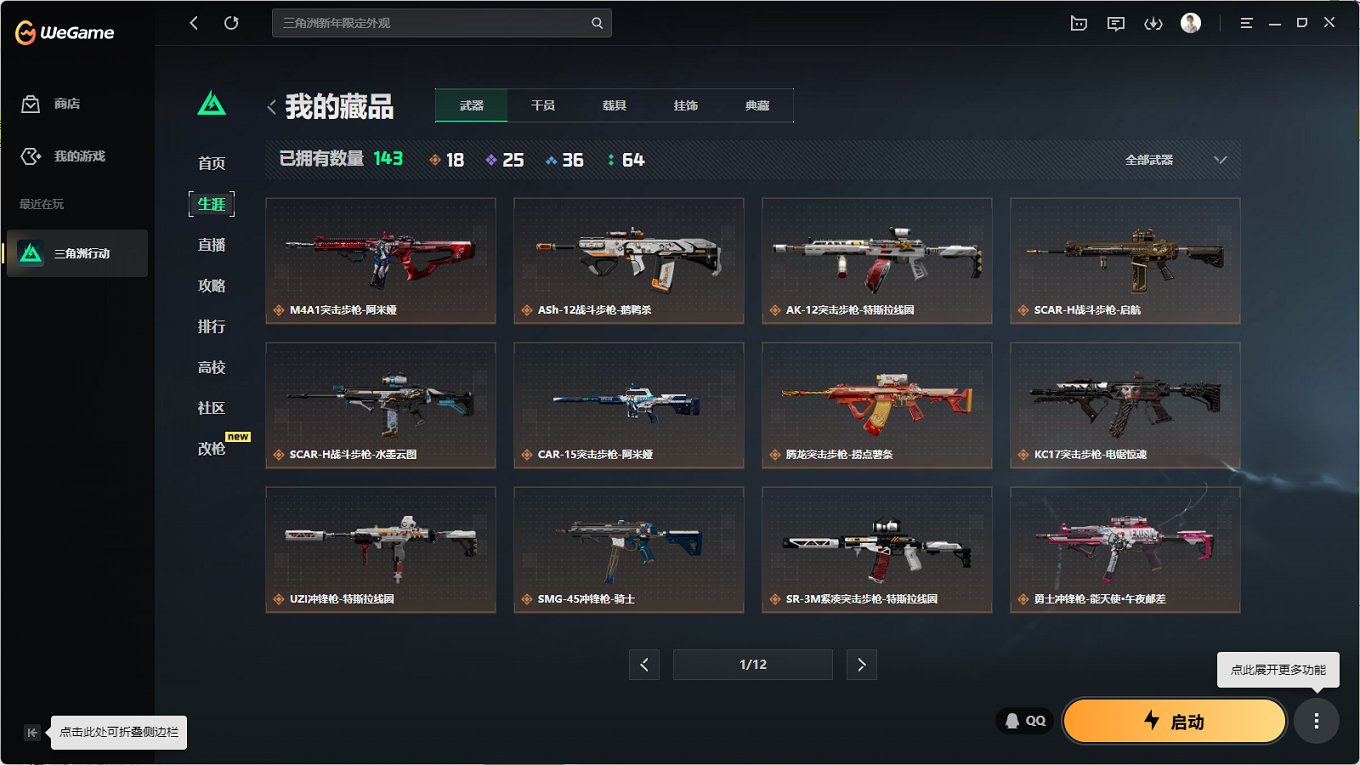Filter collection by gold rarity 18
The width and height of the screenshot is (1360, 765).
tap(446, 159)
